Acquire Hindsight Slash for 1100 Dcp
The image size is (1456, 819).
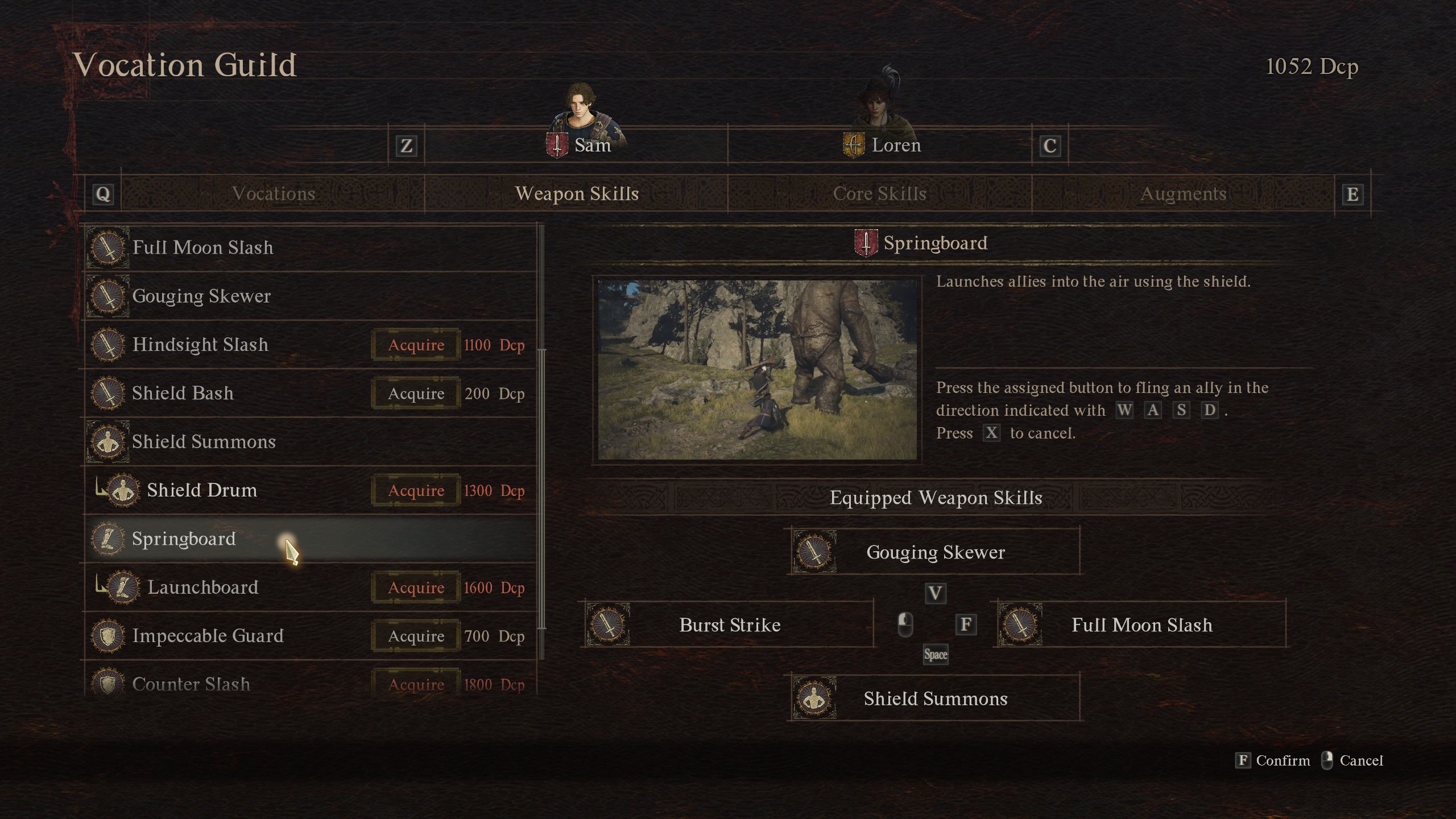click(x=416, y=345)
